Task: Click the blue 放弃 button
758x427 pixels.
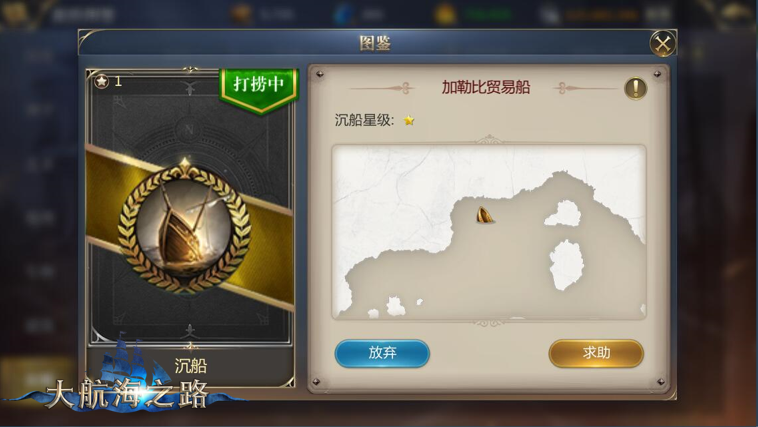Action: point(382,353)
